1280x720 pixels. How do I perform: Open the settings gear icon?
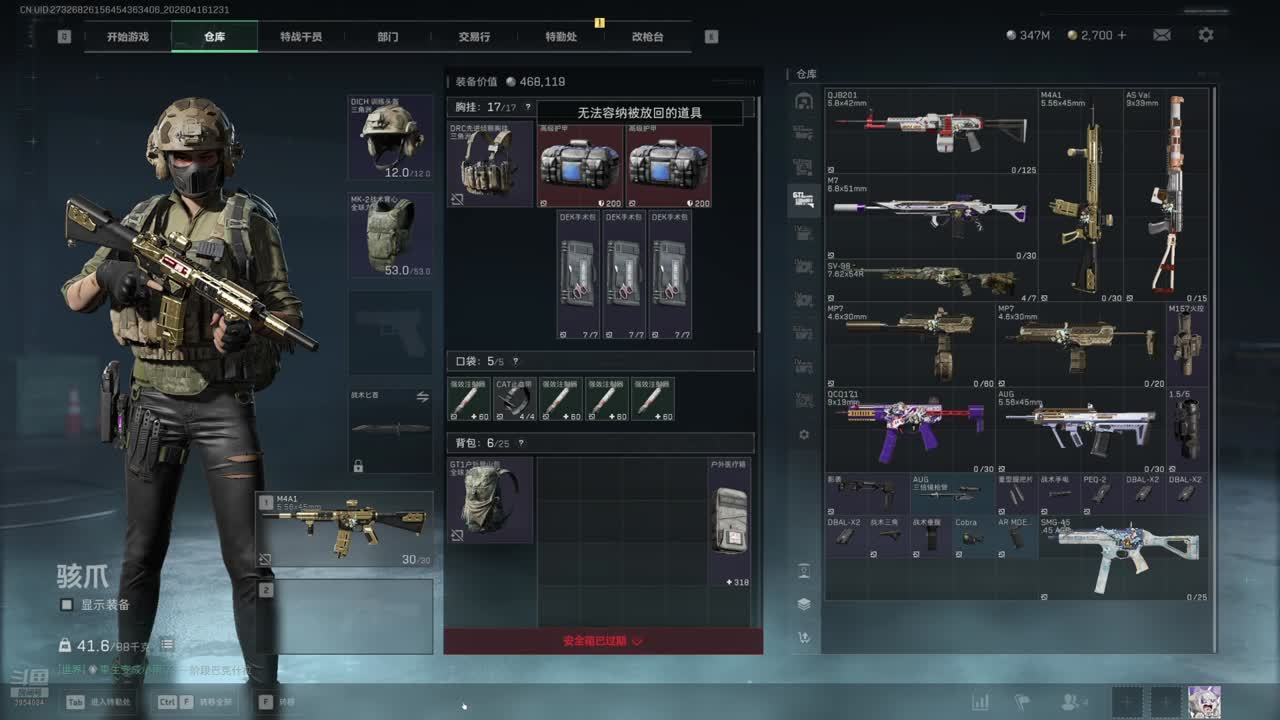pyautogui.click(x=1206, y=35)
